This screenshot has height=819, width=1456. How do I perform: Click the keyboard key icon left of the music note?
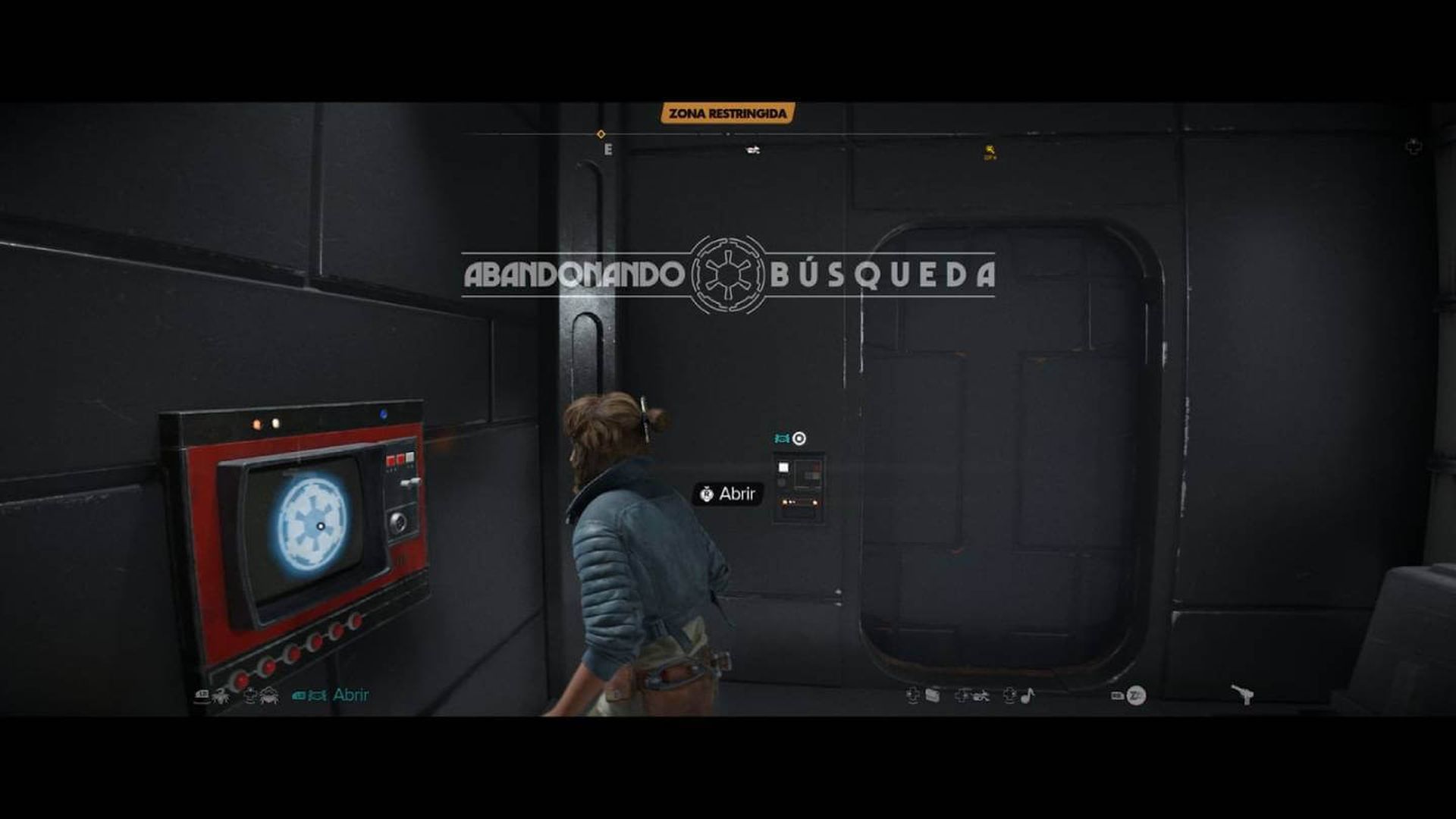1010,696
